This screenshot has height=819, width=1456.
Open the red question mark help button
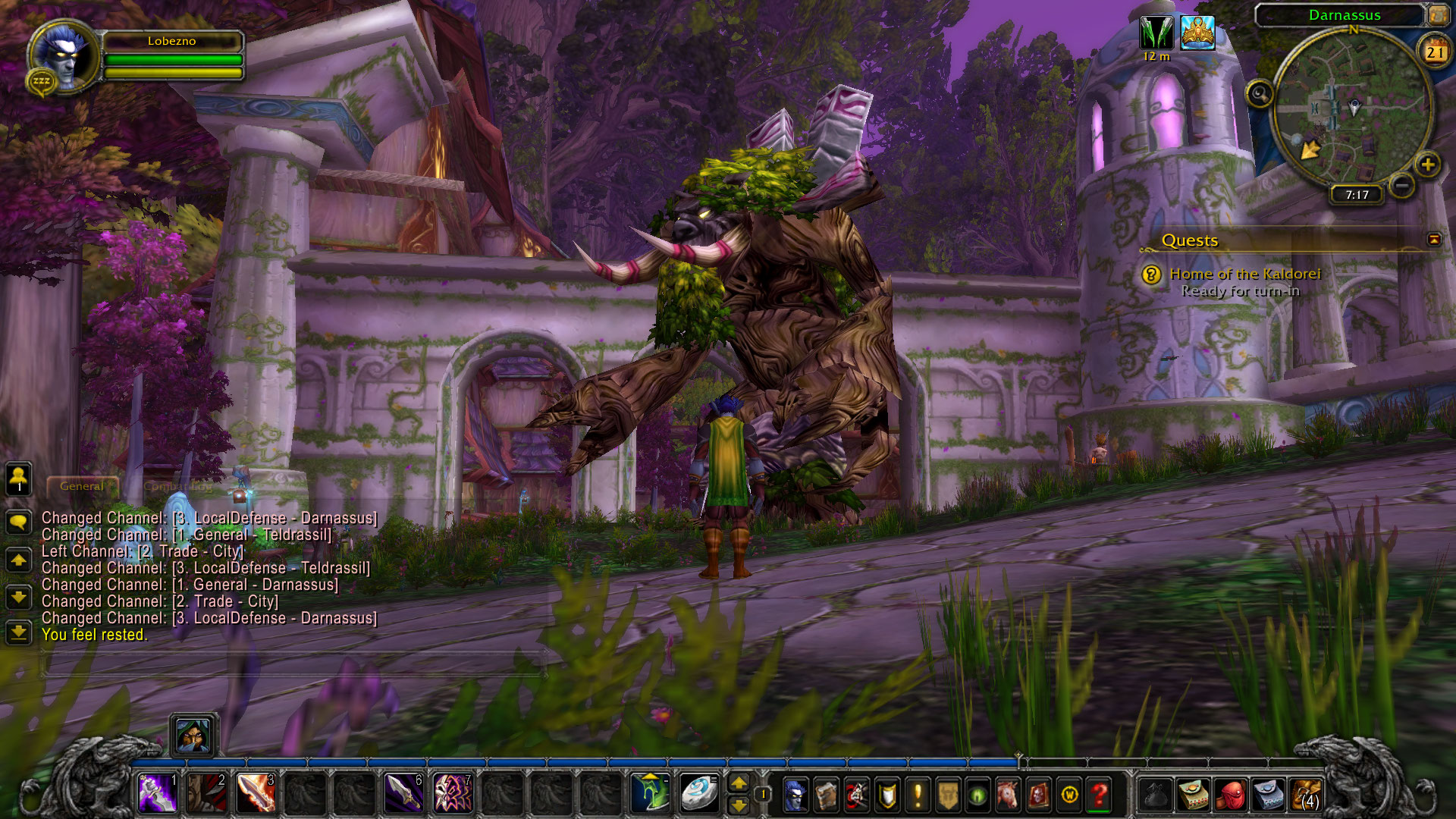(x=1099, y=795)
